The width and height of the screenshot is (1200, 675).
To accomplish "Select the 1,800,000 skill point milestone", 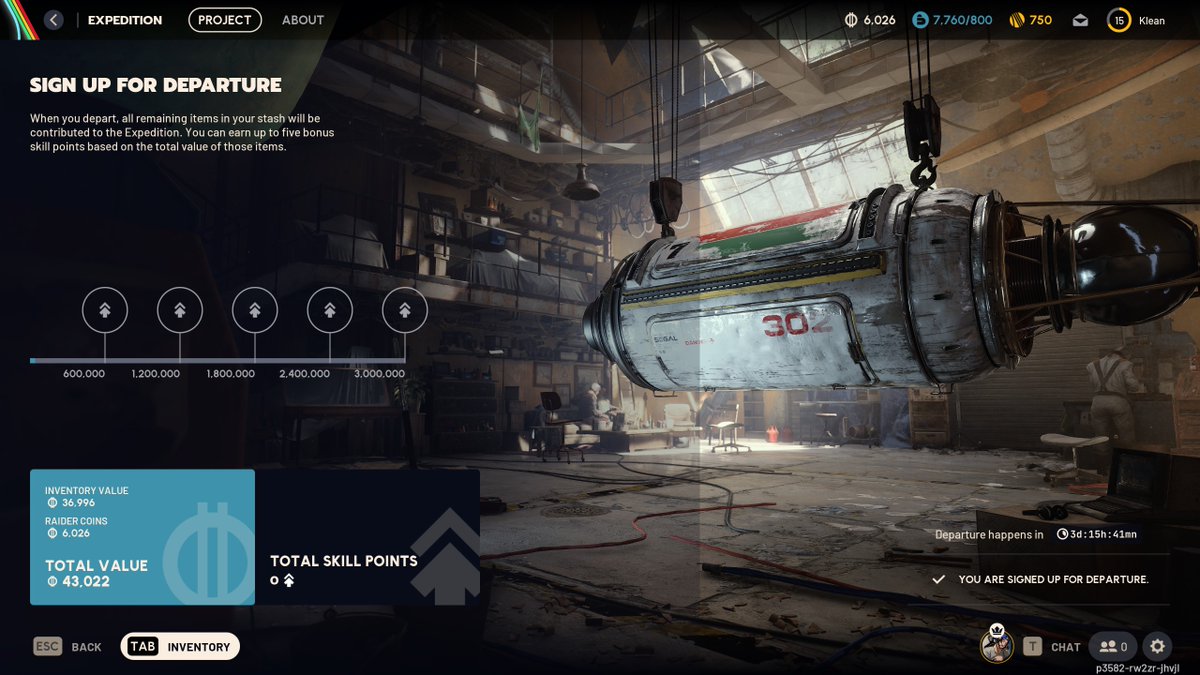I will [x=255, y=310].
